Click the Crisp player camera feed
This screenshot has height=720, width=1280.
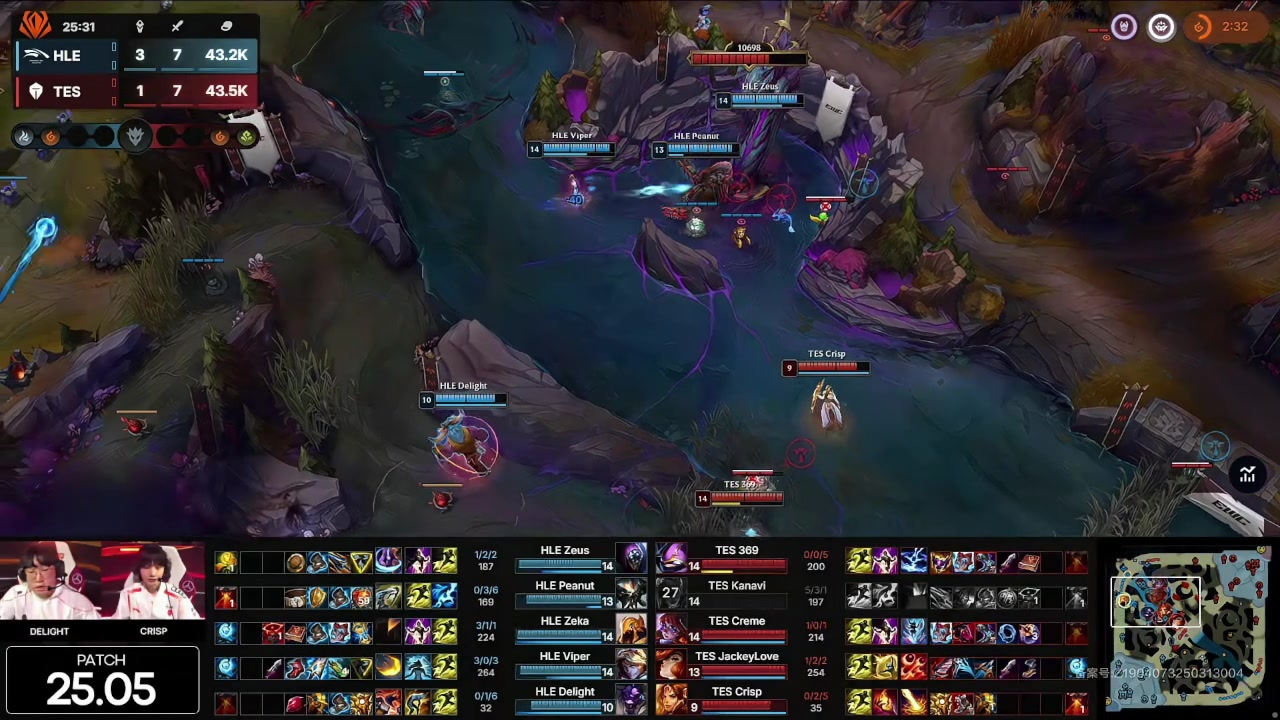(153, 586)
